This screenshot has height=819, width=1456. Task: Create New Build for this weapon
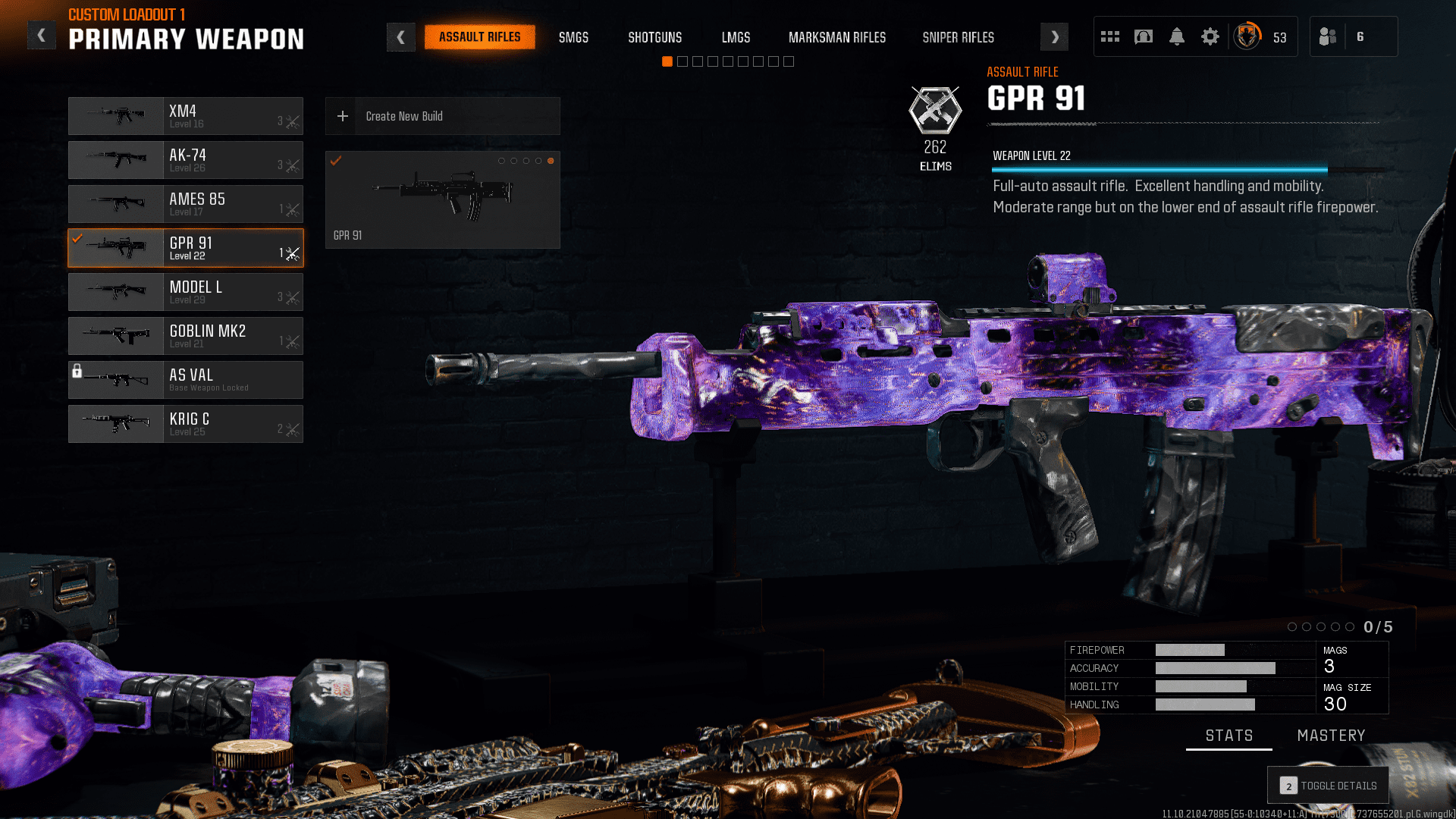point(442,116)
